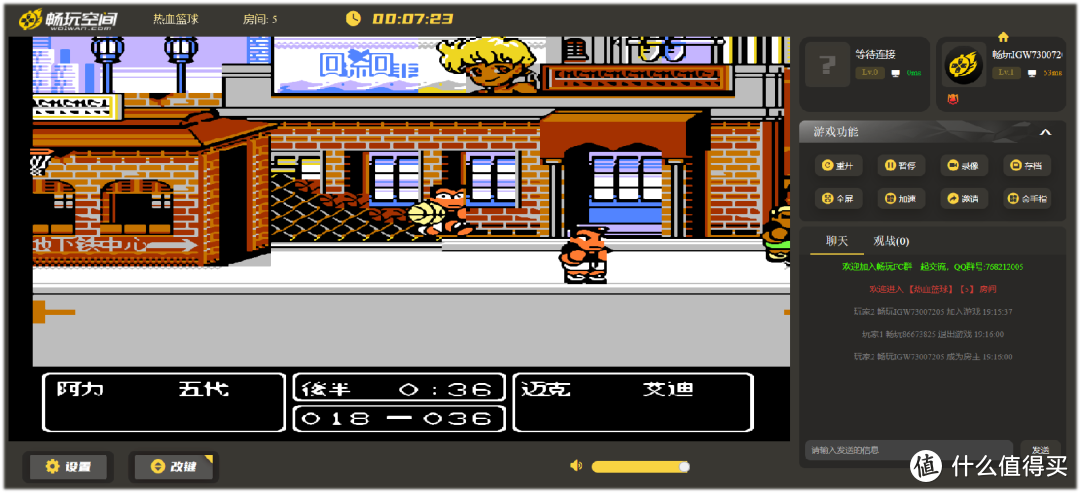1080x493 pixels.
Task: Enter fullscreen with 全屏 button
Action: click(836, 199)
